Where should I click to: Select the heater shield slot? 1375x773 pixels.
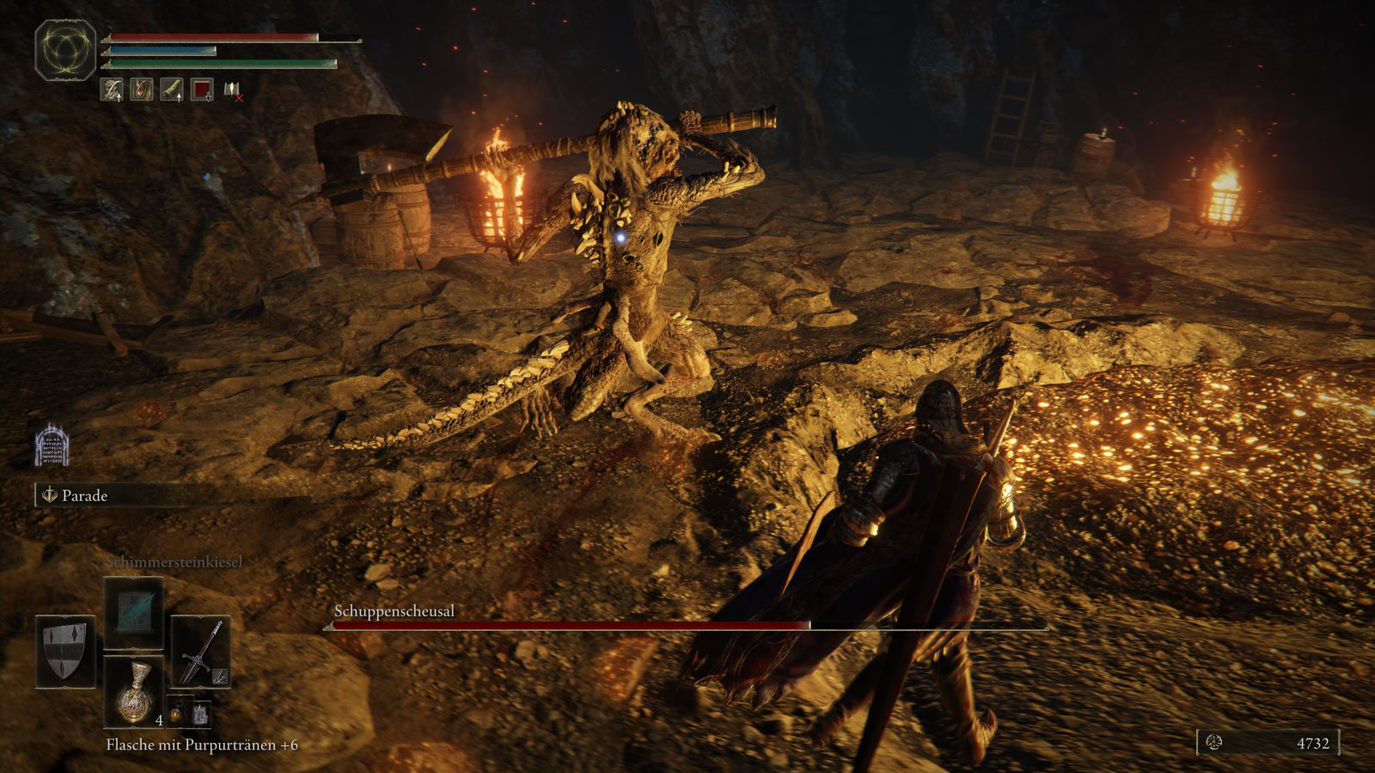[x=65, y=651]
